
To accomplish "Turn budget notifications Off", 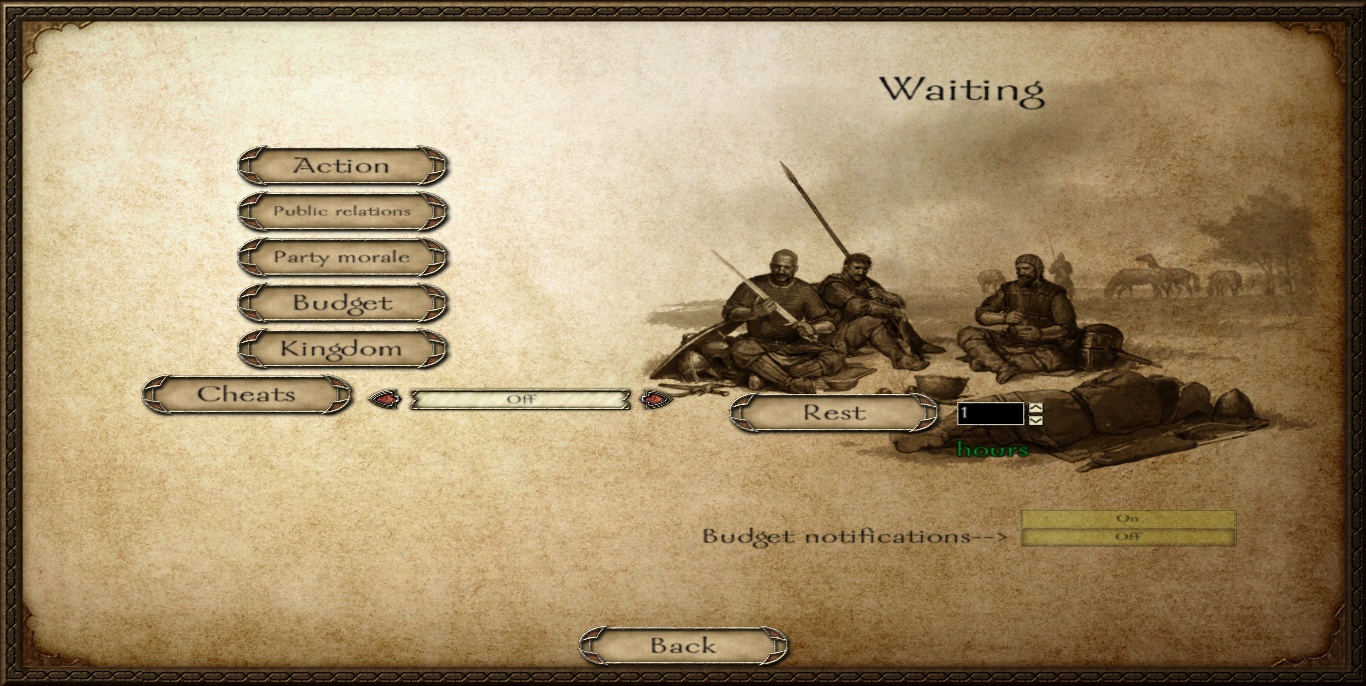I will click(1128, 537).
